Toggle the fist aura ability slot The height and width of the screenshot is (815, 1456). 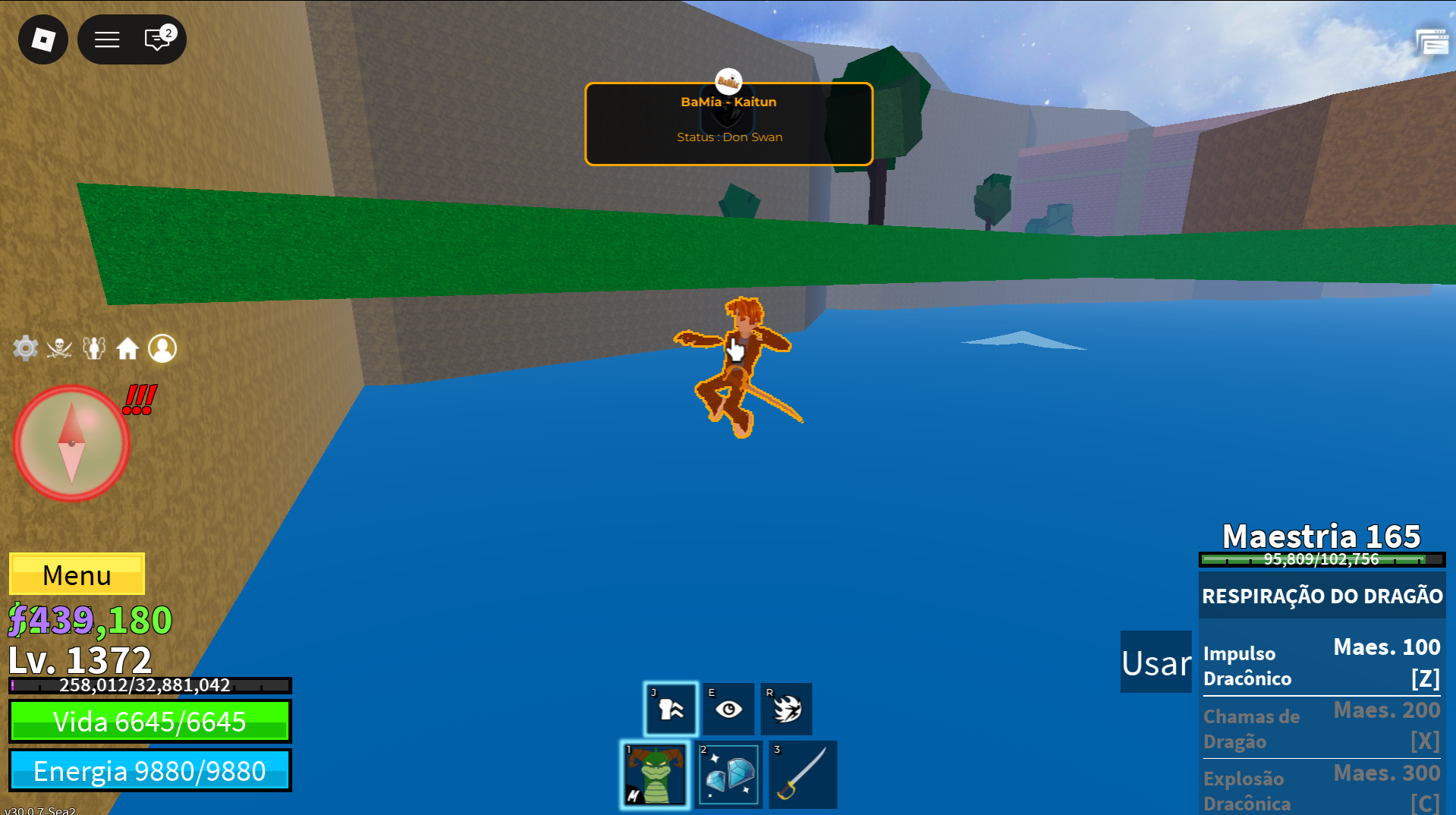coord(671,709)
